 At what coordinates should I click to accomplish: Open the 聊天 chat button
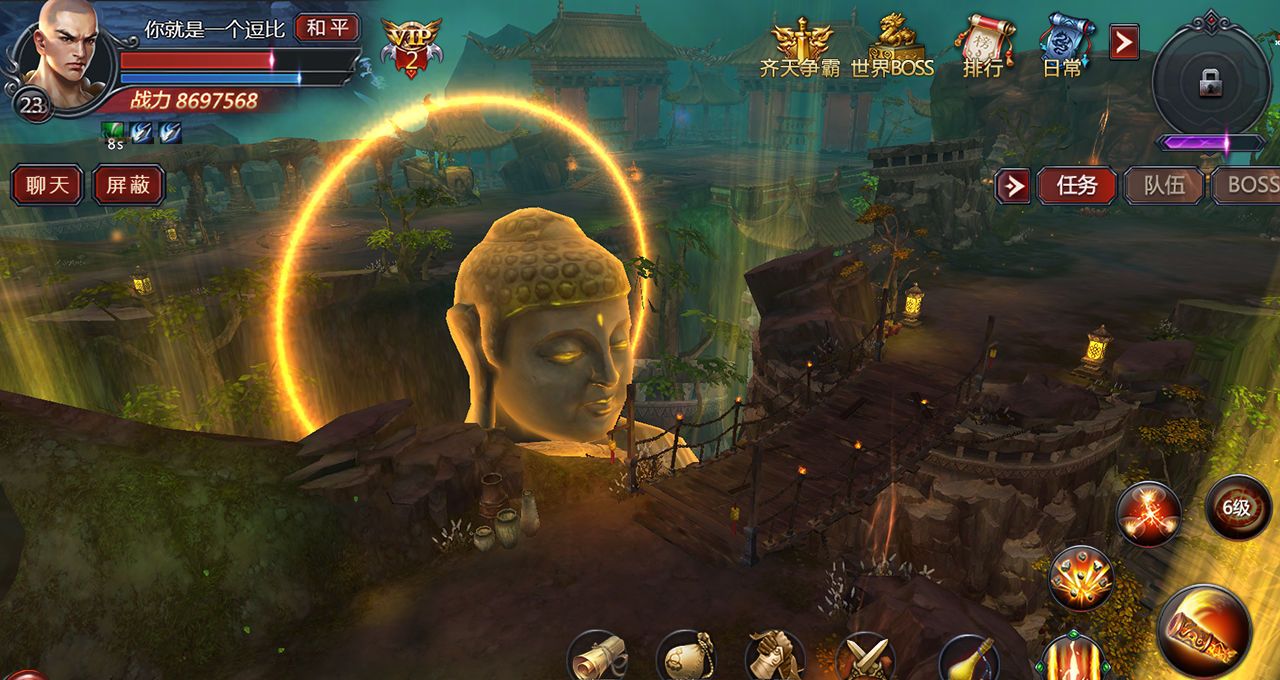(x=46, y=186)
